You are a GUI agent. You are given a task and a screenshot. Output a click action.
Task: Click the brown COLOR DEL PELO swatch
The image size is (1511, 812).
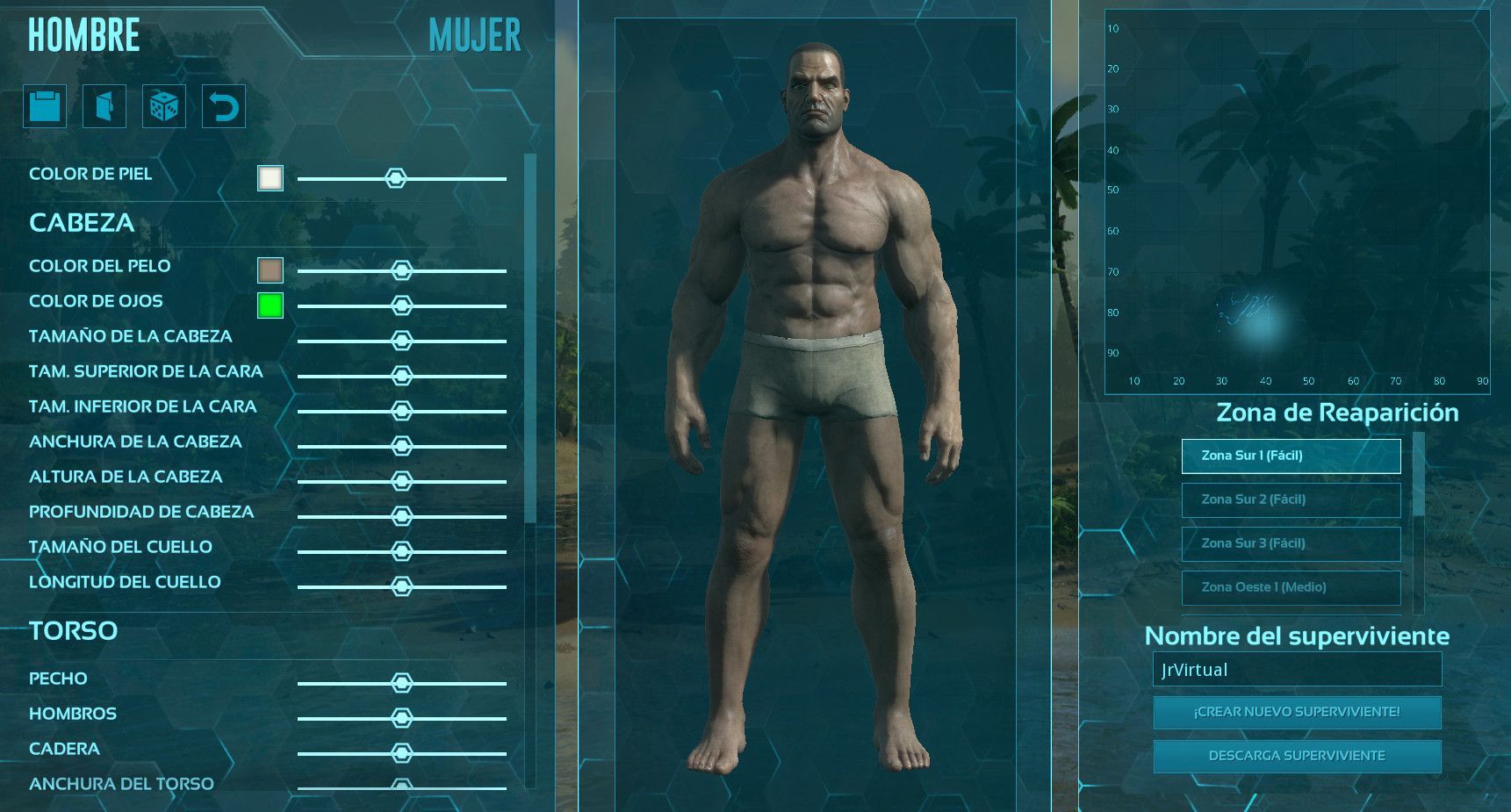coord(270,269)
